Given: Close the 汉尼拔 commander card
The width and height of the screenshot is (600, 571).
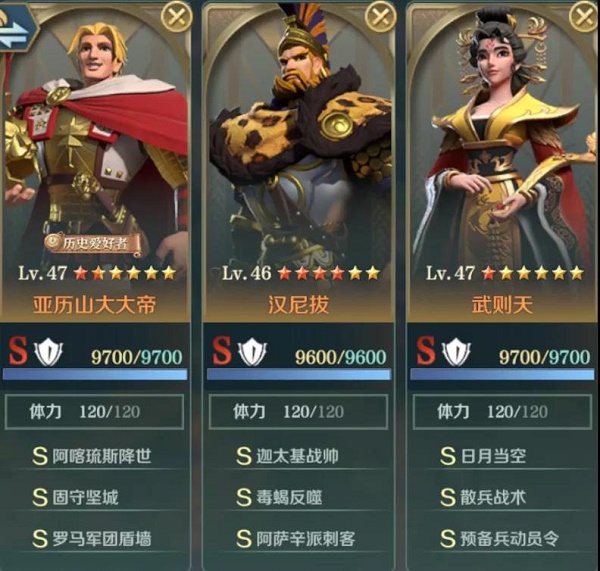Looking at the screenshot, I should pos(380,16).
